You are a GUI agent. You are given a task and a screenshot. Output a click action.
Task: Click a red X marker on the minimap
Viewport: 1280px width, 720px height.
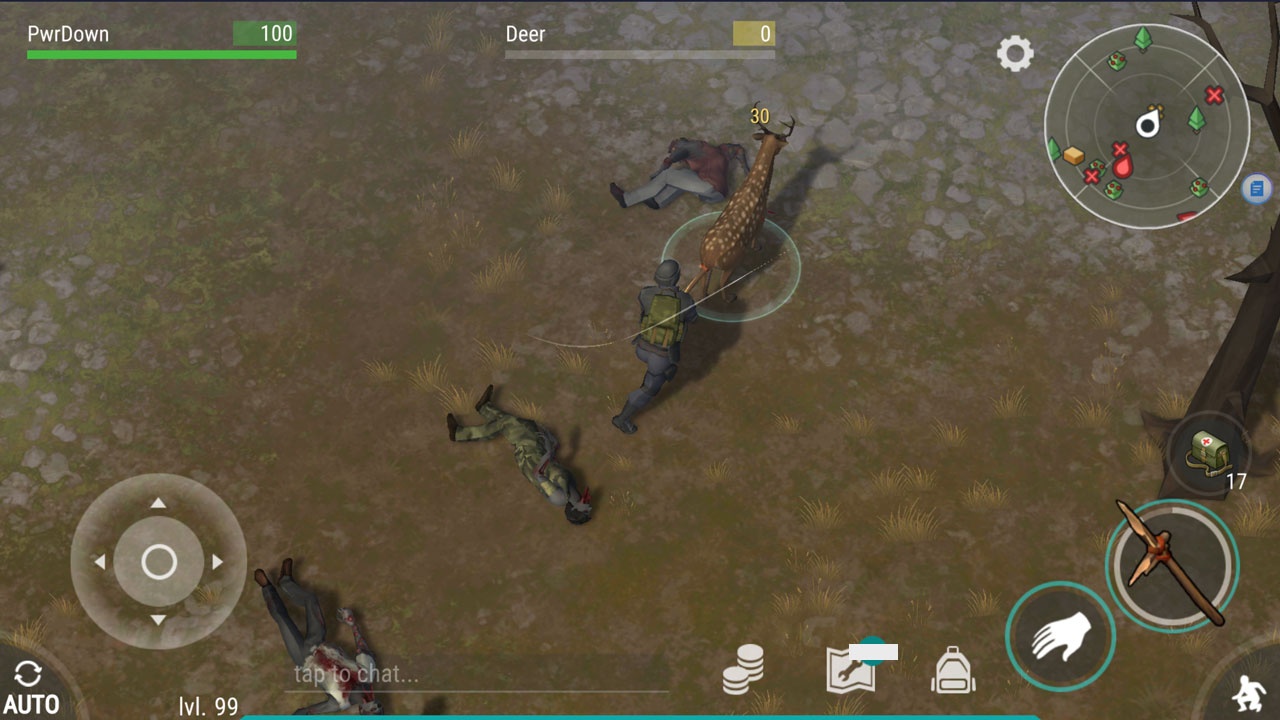click(x=1213, y=97)
